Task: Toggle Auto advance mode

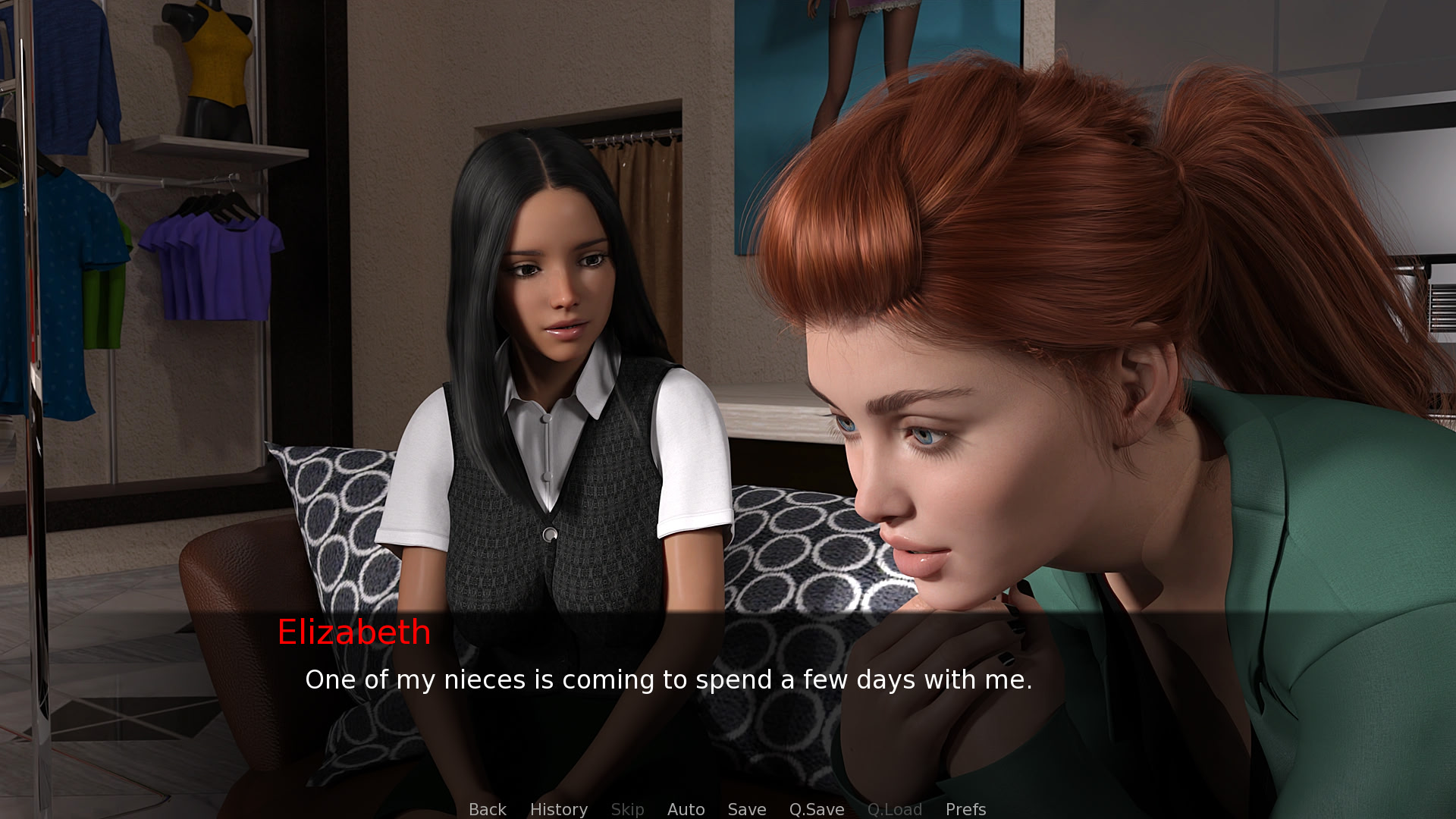Action: [686, 809]
